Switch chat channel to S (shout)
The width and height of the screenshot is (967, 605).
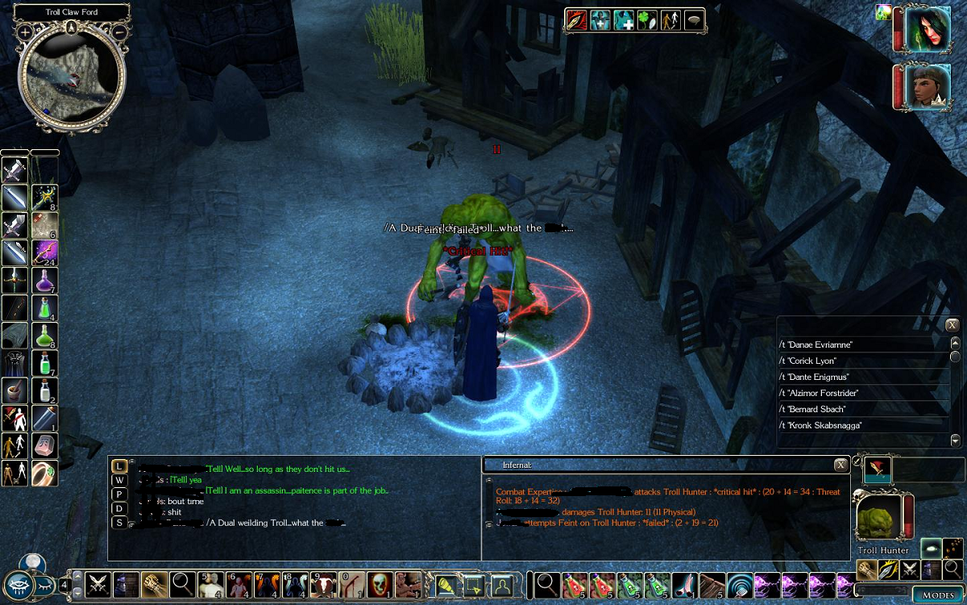(x=119, y=523)
